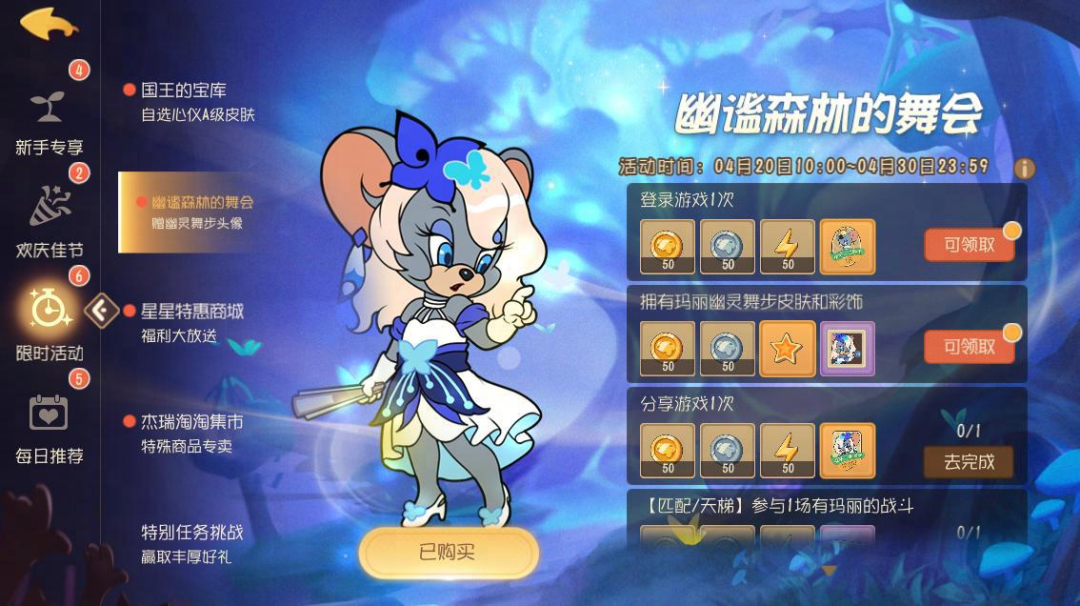Inspect the star reward icon

[787, 349]
